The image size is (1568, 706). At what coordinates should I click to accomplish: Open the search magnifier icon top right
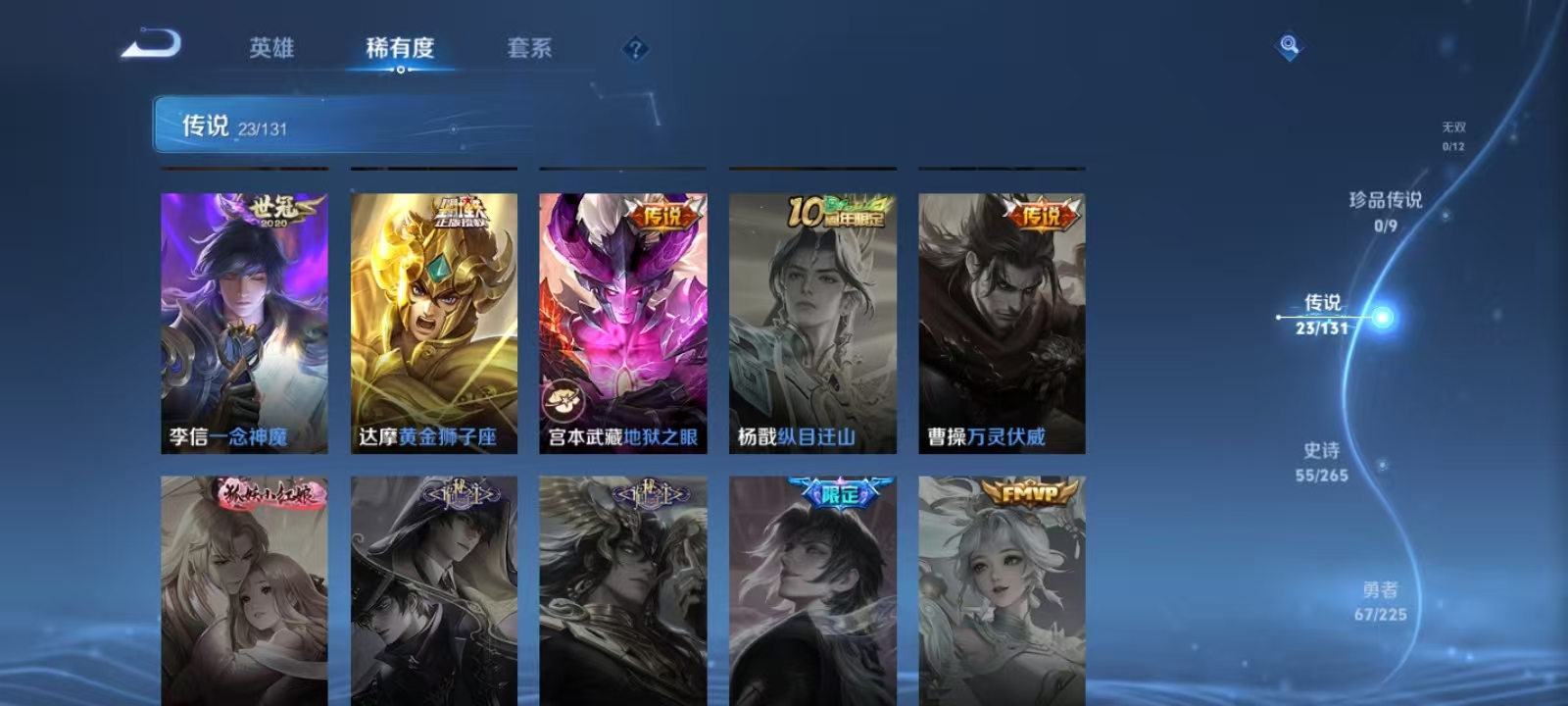(x=1286, y=41)
